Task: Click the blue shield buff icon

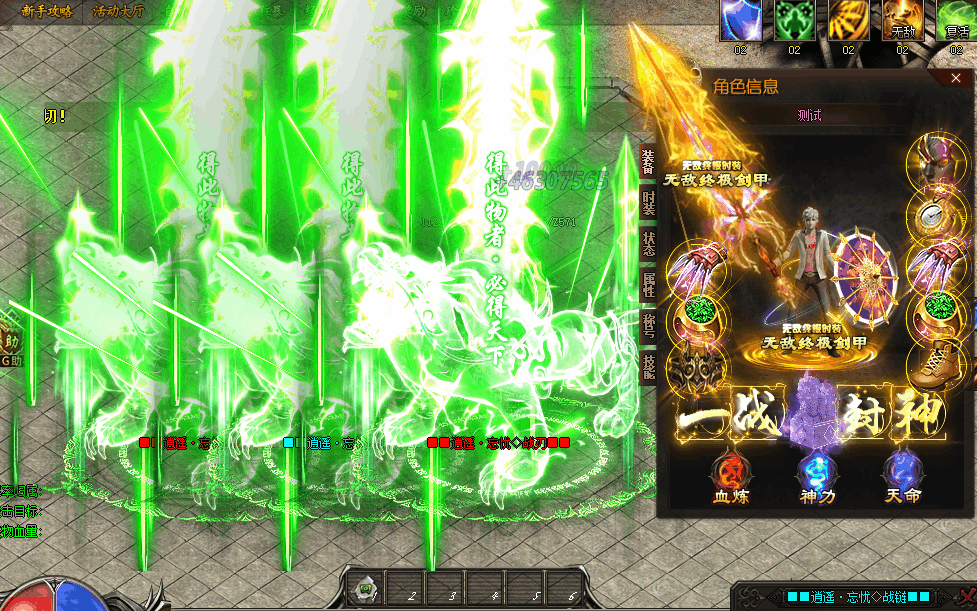Action: point(741,20)
